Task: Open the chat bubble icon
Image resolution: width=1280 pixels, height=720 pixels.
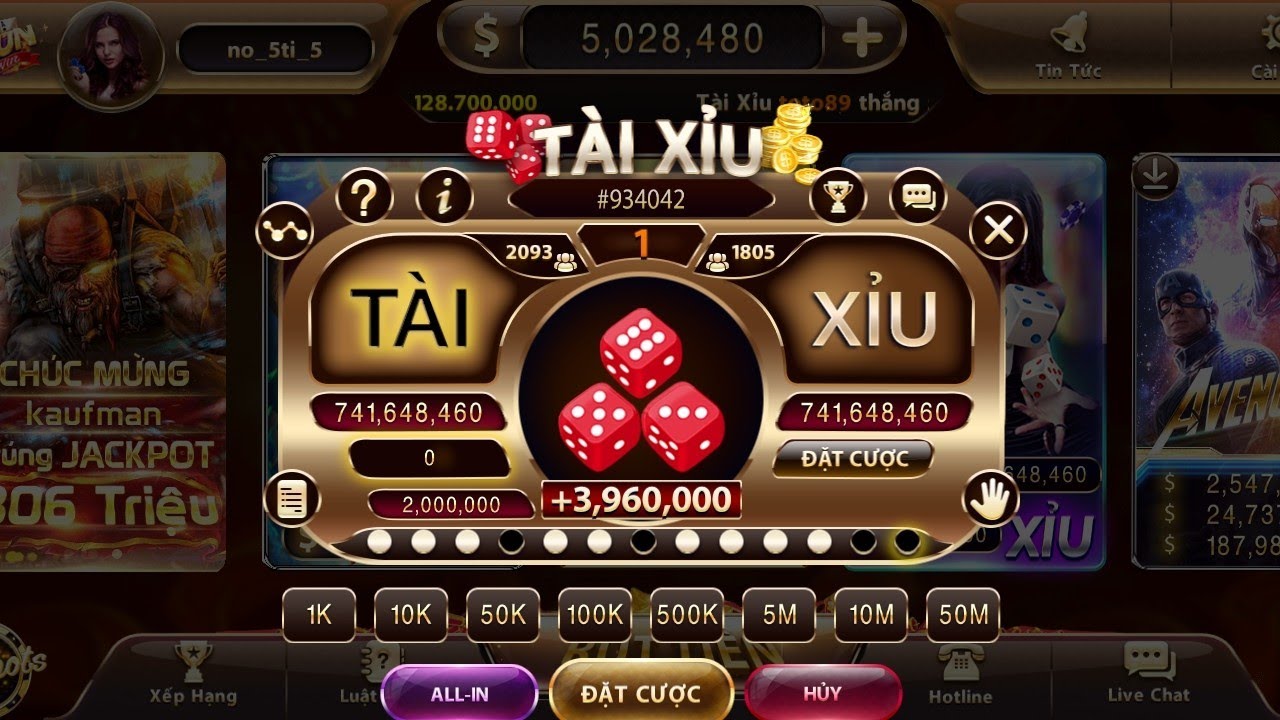Action: [916, 196]
